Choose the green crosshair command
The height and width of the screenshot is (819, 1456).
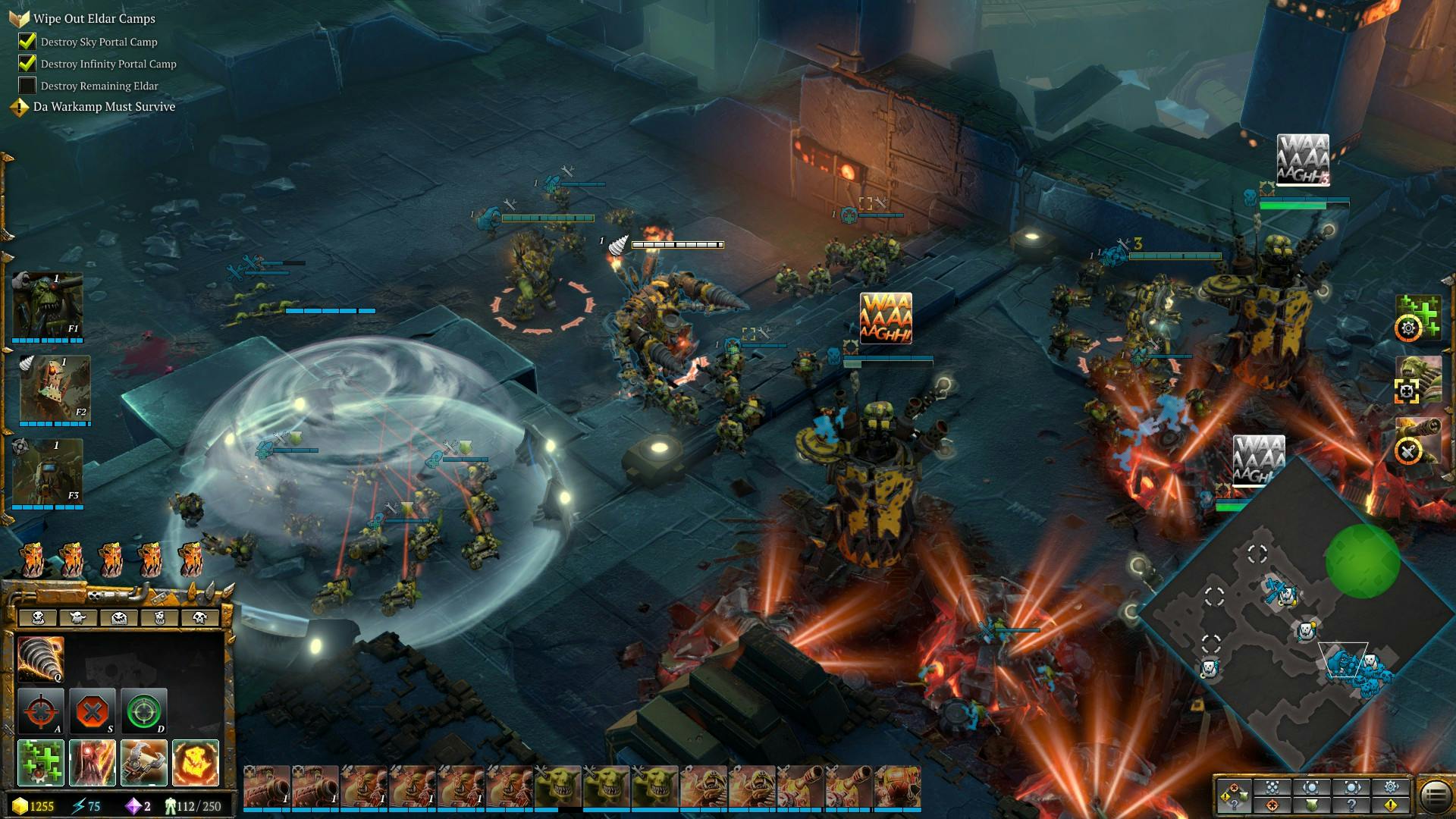pyautogui.click(x=143, y=711)
